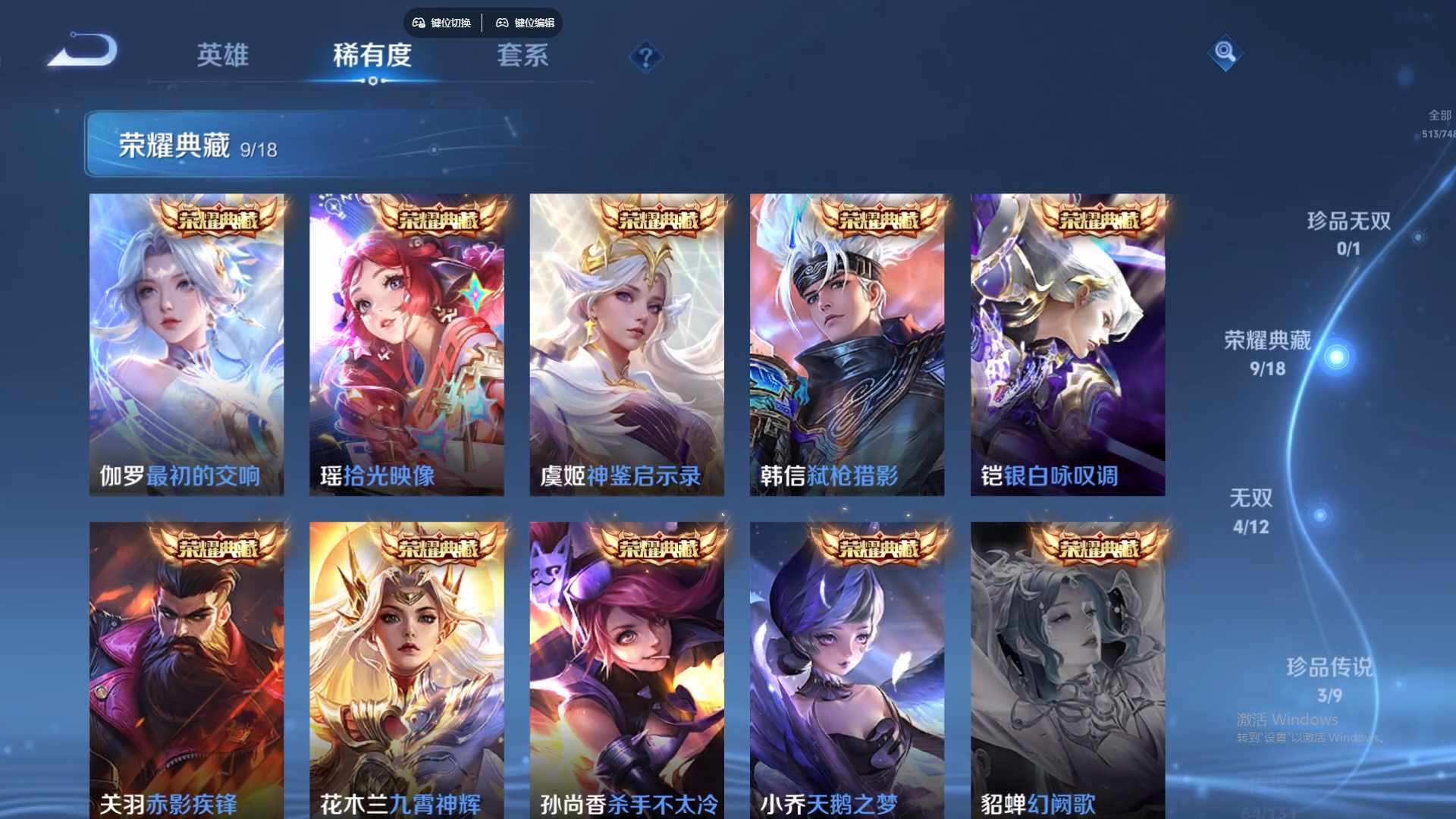Viewport: 1456px width, 819px height.
Task: Click the gamepad icon beside 键位编辑
Action: (x=503, y=23)
